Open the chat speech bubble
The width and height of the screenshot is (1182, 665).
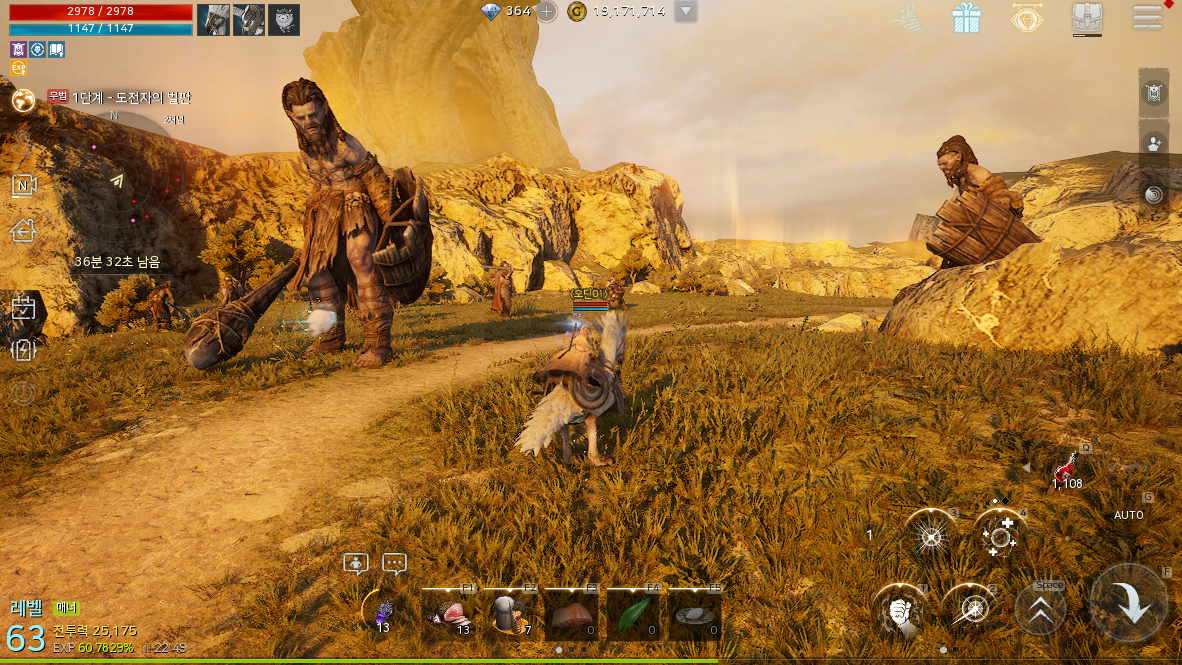tap(394, 564)
